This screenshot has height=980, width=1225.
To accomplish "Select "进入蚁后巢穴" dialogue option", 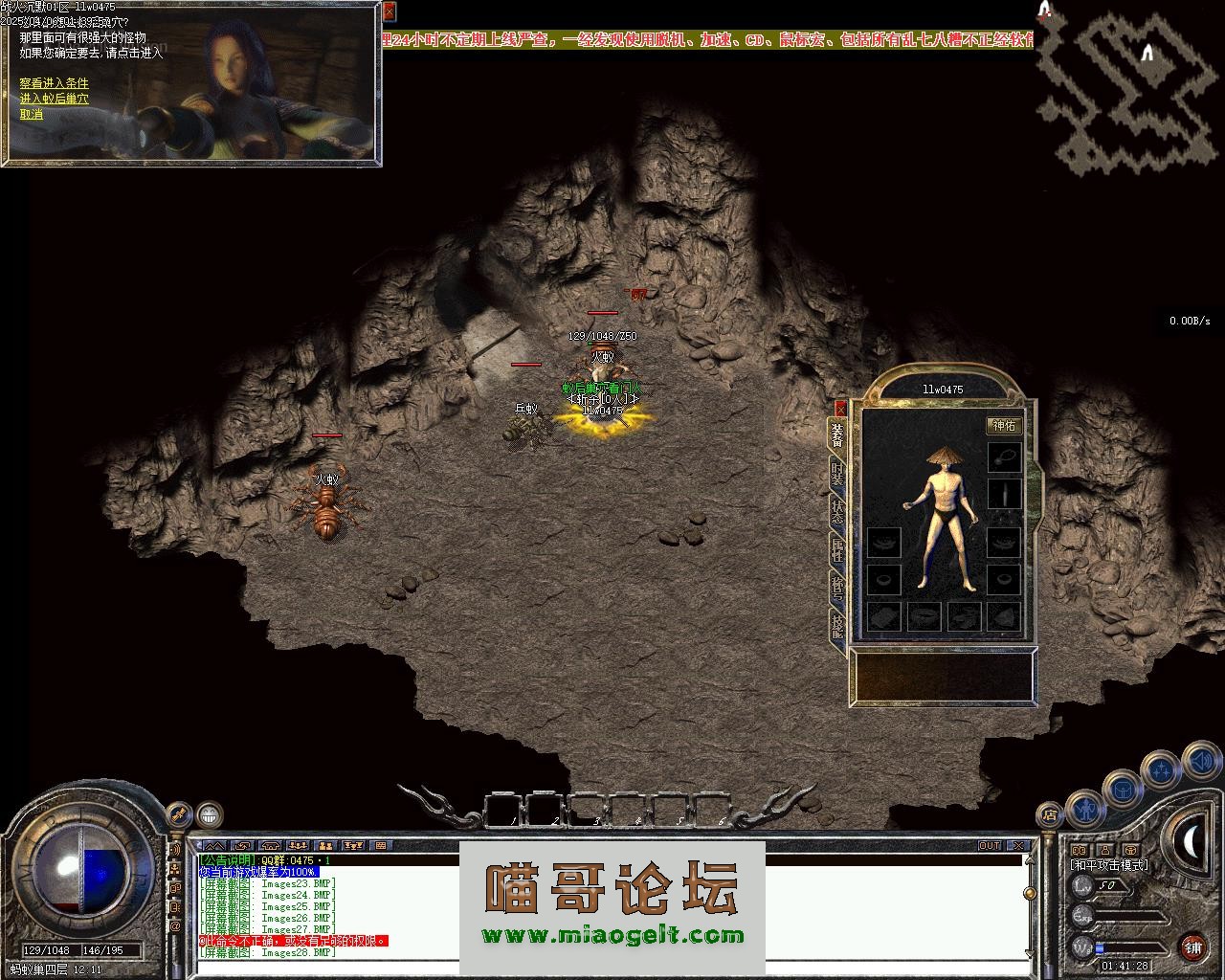I will pyautogui.click(x=54, y=99).
